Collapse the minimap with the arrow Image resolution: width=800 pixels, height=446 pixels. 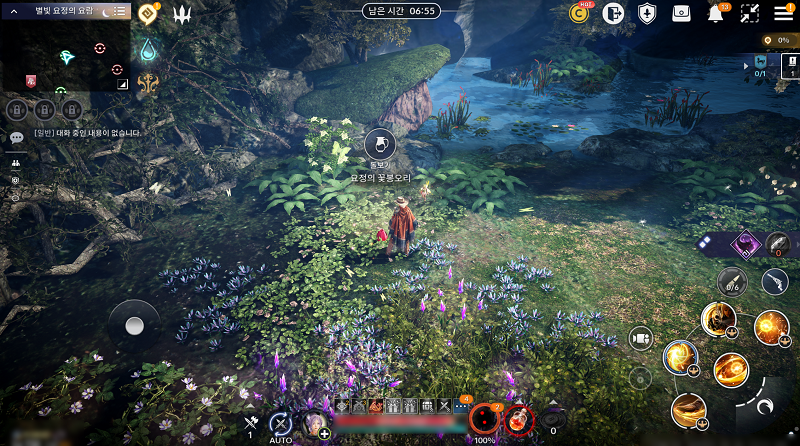pos(14,10)
